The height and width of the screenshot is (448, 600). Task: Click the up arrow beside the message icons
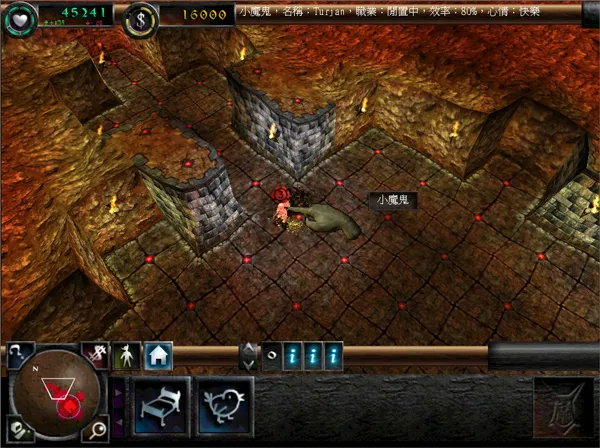click(248, 349)
